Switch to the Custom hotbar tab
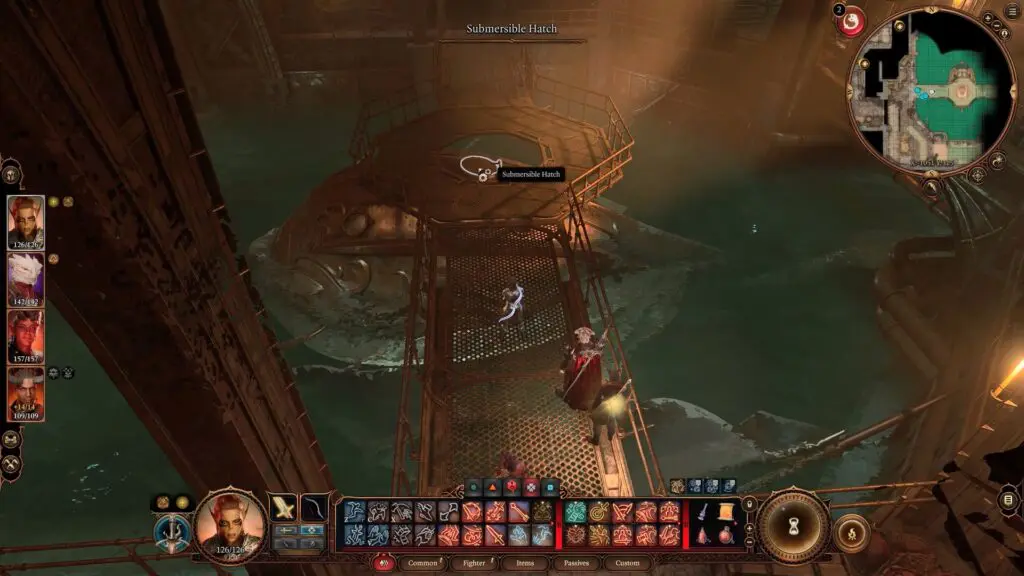 tap(628, 563)
